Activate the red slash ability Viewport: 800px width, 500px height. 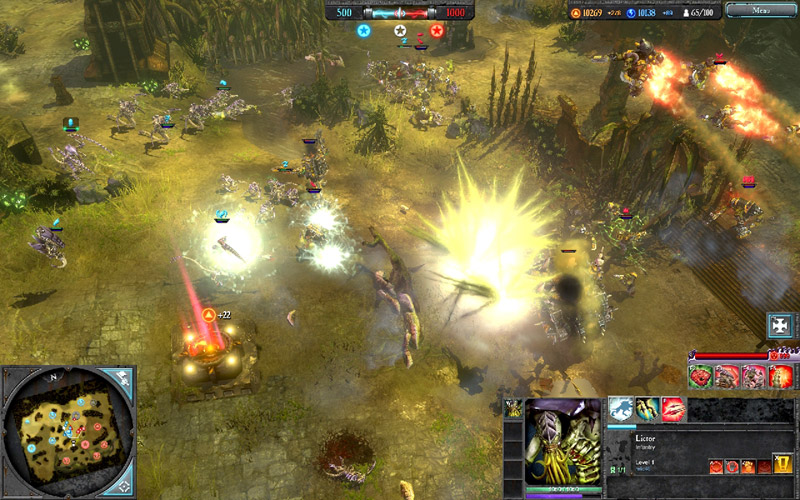coord(673,409)
